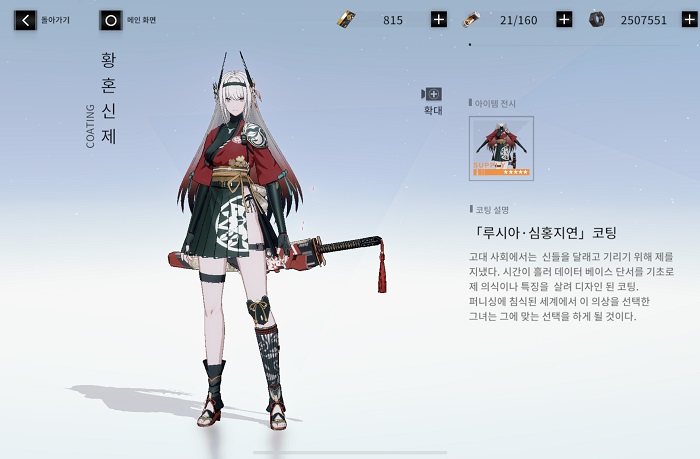Return to the 메인 화면 main screen

pos(111,19)
